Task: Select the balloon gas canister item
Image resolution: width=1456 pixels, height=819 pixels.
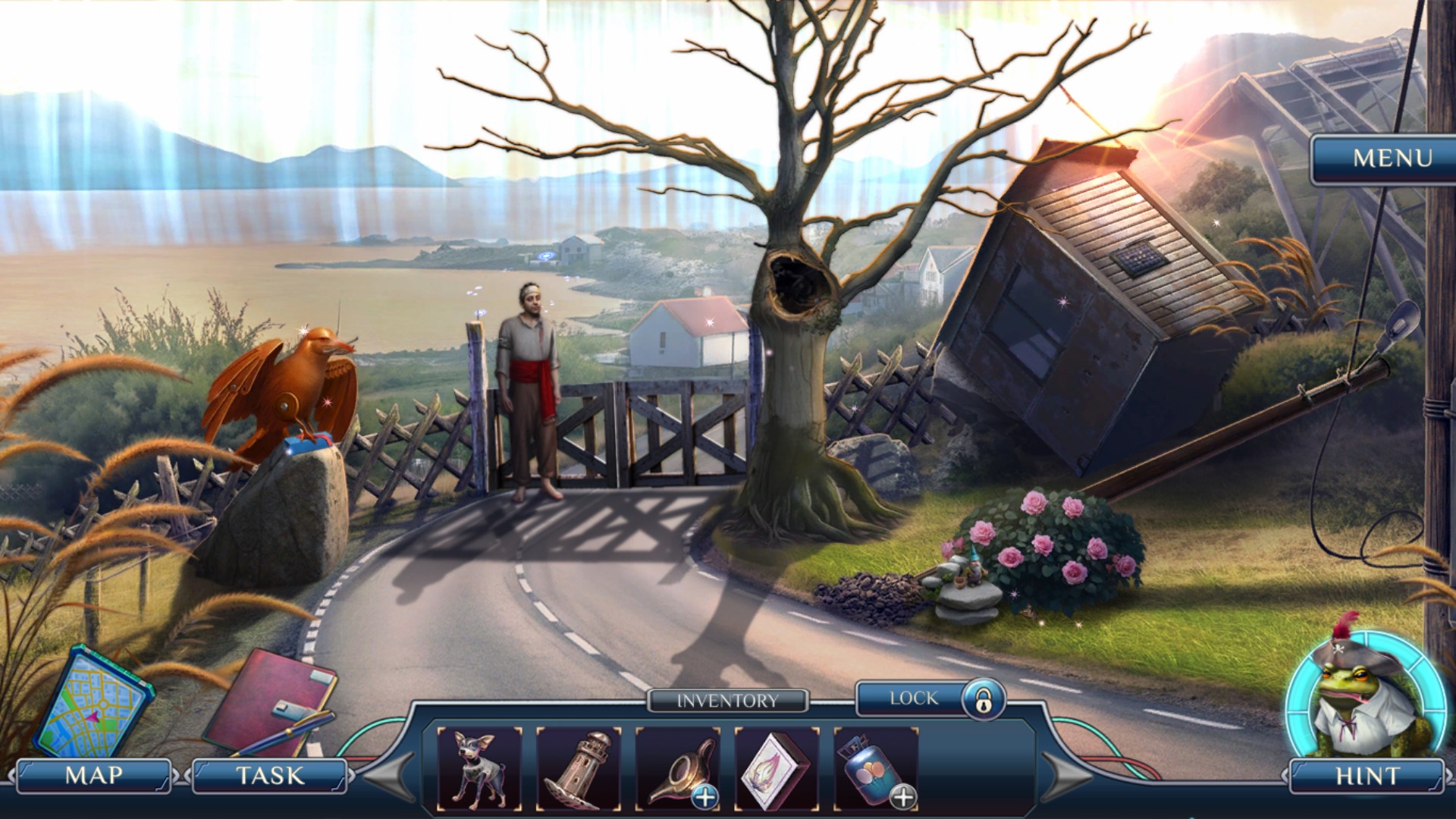Action: point(875,768)
